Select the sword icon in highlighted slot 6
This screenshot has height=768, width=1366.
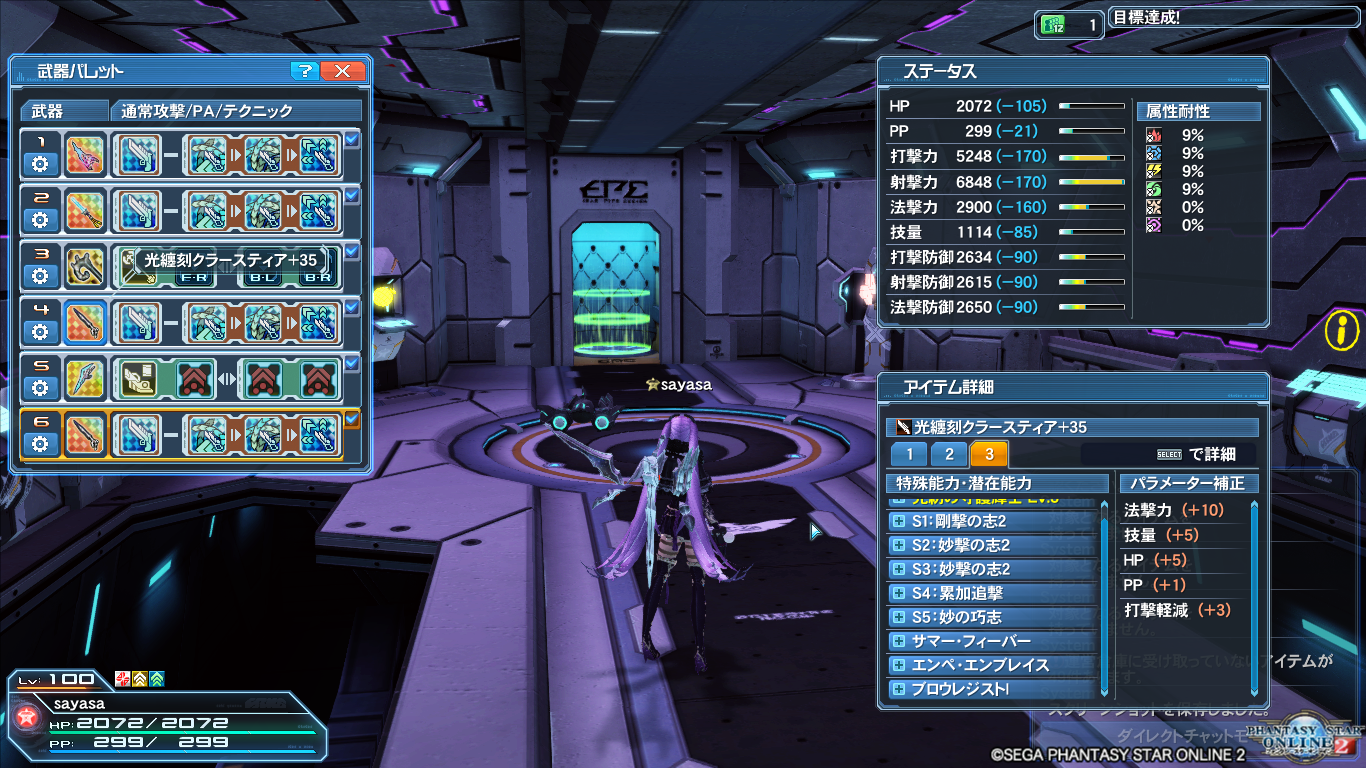(x=84, y=433)
